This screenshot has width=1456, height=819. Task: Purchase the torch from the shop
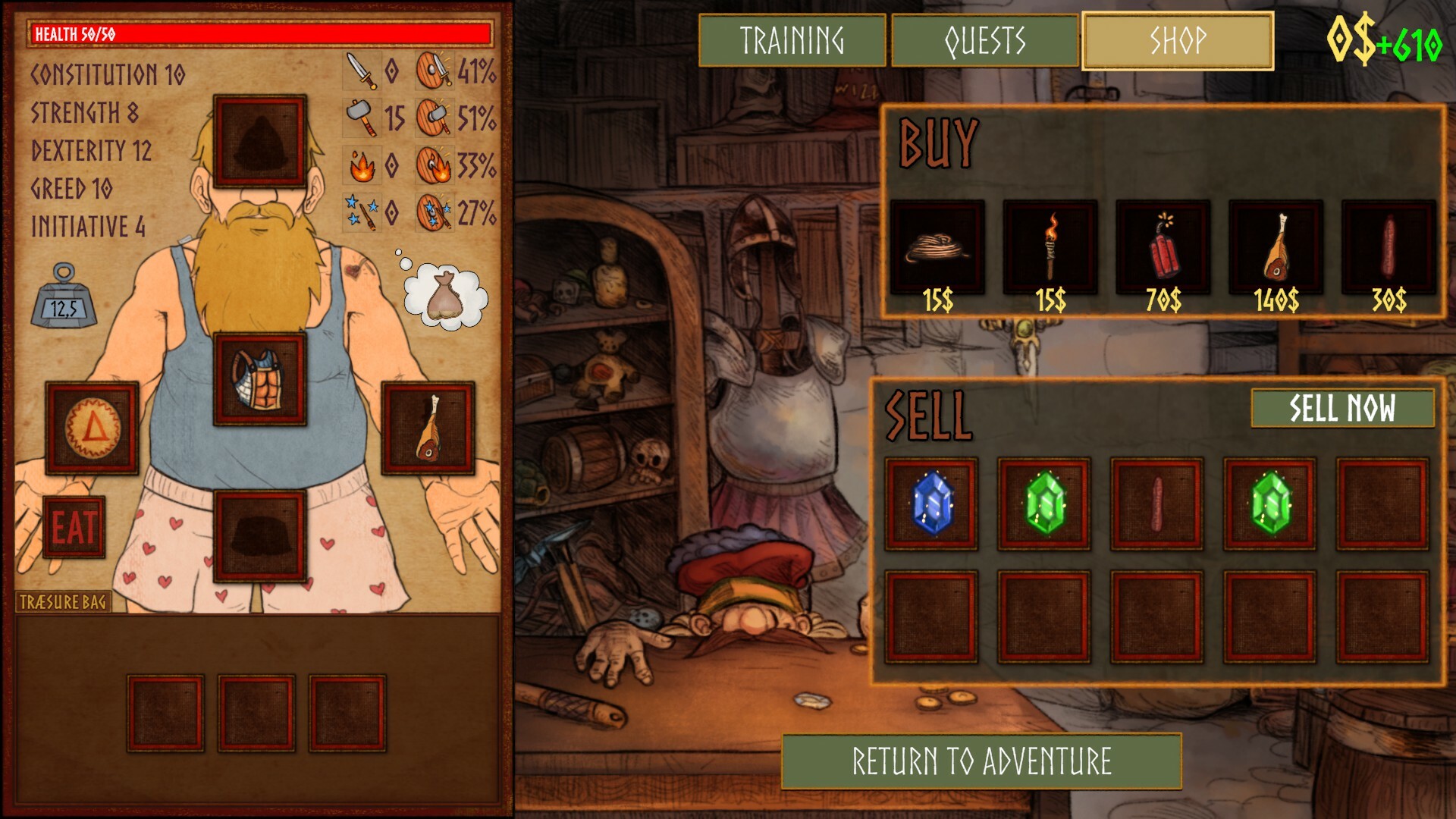1050,246
